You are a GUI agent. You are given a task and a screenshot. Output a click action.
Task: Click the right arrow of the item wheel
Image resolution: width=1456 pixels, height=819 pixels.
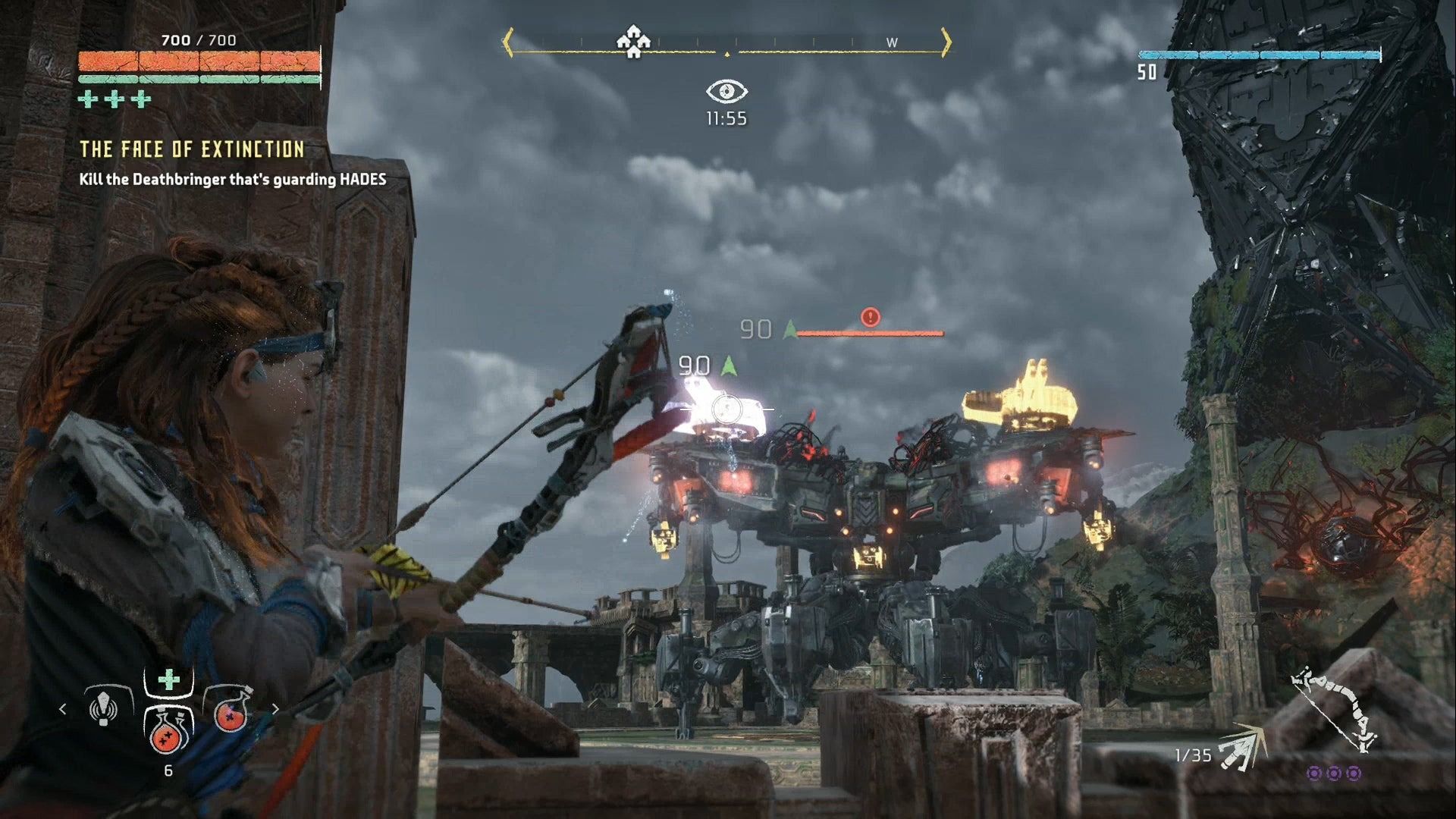[x=275, y=710]
